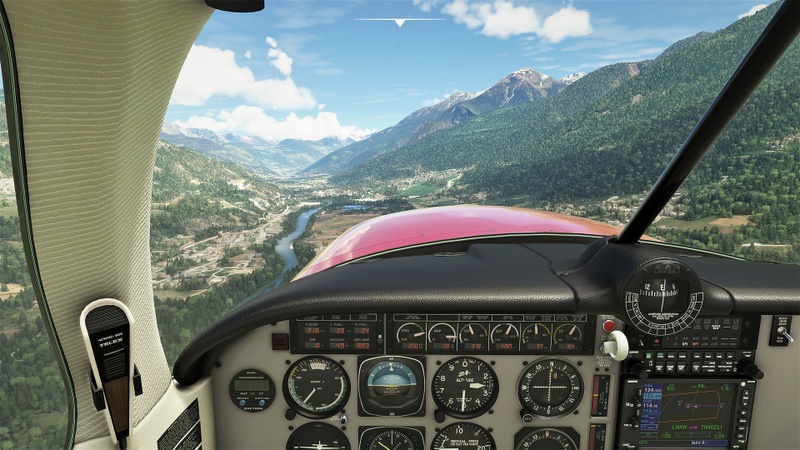Flip the toggle switch on right panel
Viewport: 800px width, 450px height.
pos(782,333)
